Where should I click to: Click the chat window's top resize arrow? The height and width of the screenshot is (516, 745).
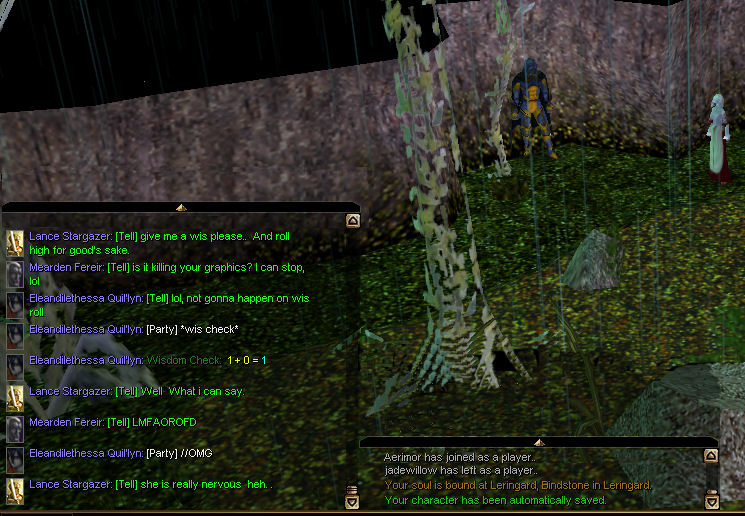(181, 207)
